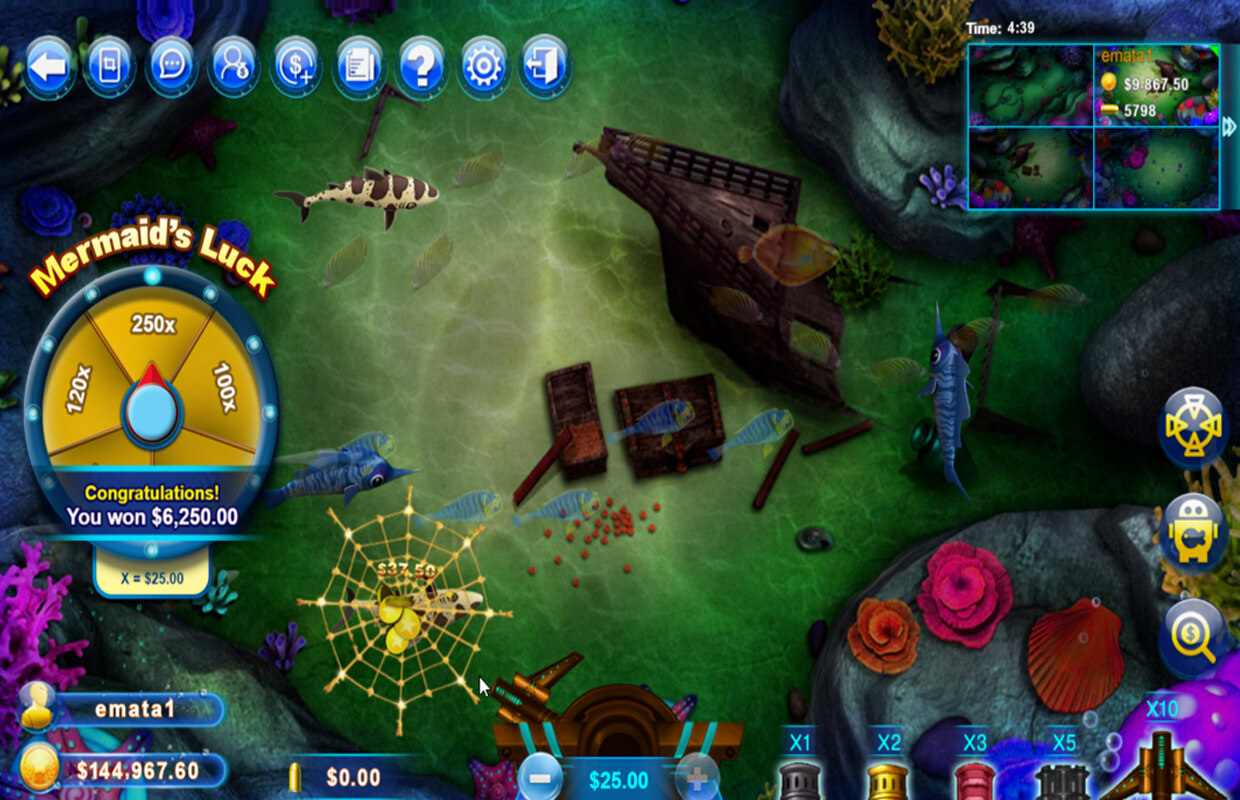The height and width of the screenshot is (800, 1240).
Task: Toggle the robot auto-fire button
Action: (1194, 533)
